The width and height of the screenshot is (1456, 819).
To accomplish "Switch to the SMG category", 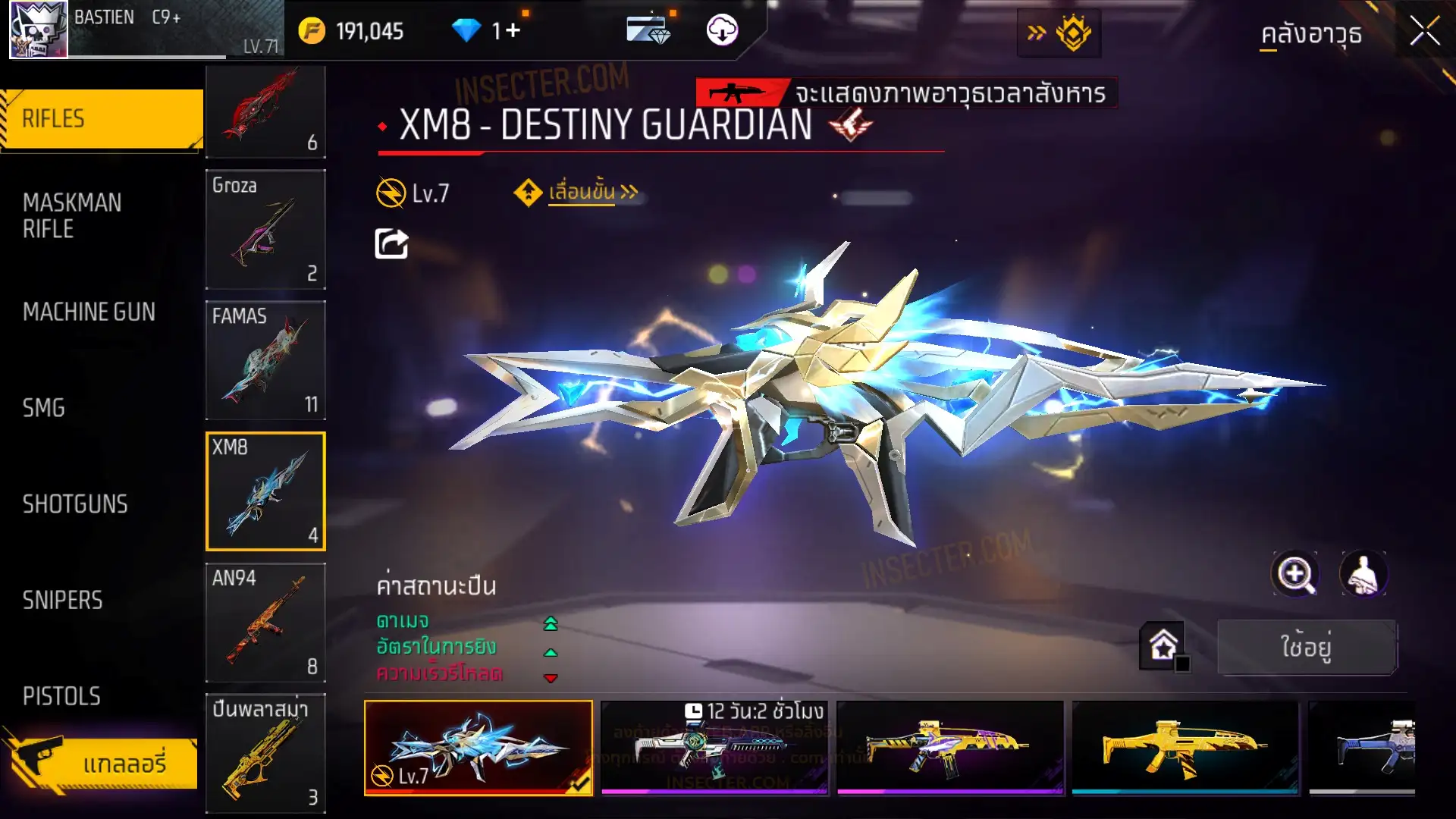I will pyautogui.click(x=44, y=408).
